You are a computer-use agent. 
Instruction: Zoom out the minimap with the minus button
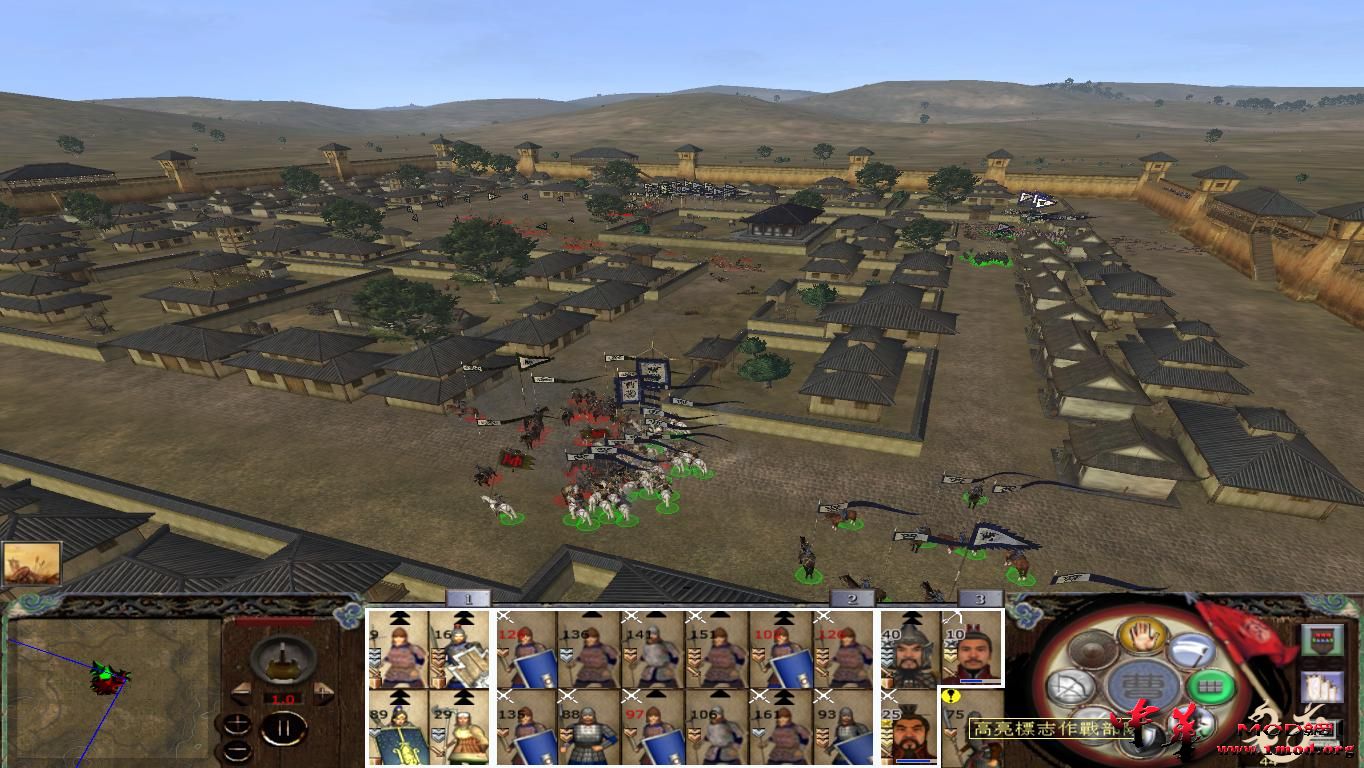tap(237, 751)
